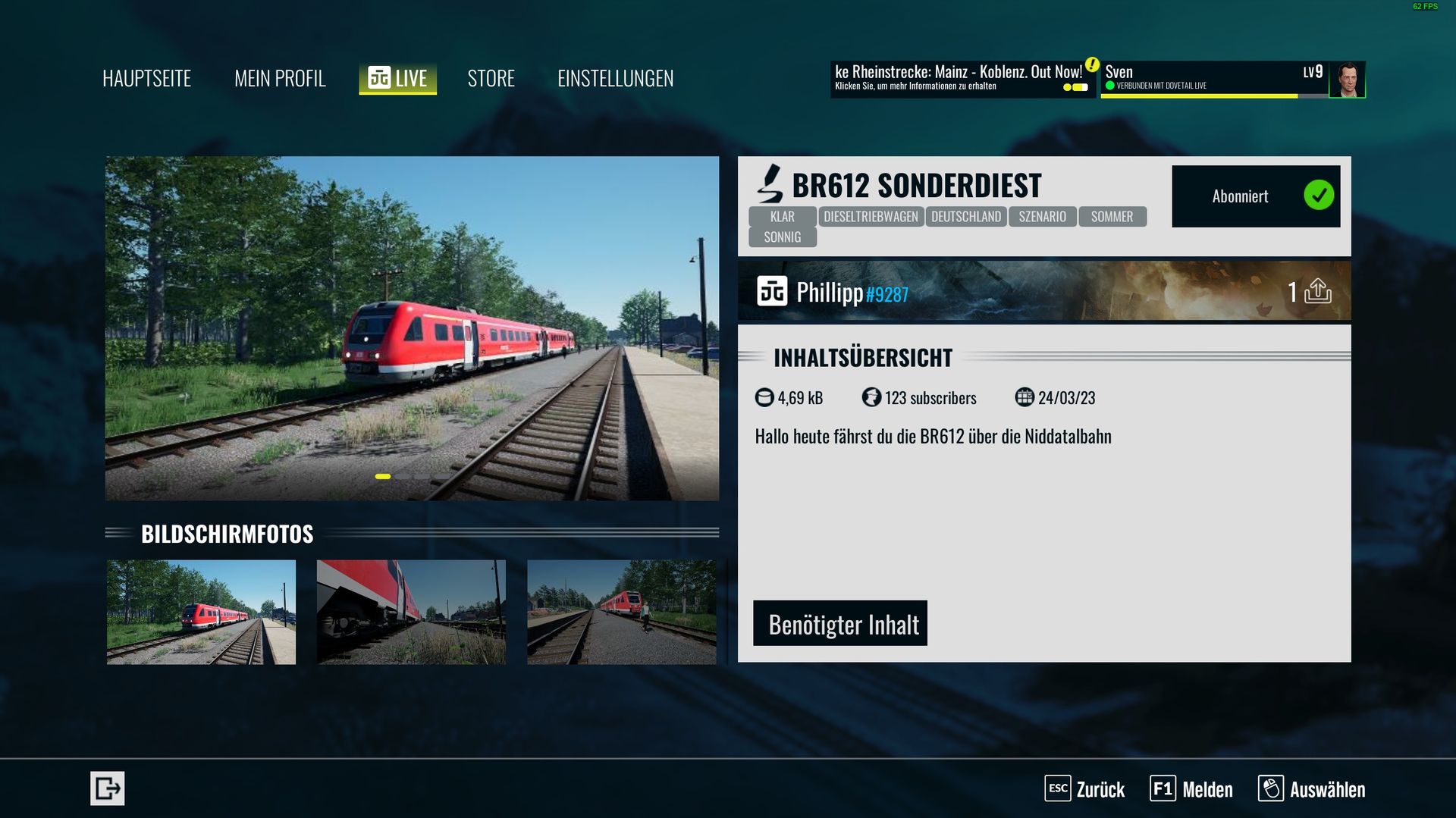Share the scenario with the upload icon
Image resolution: width=1456 pixels, height=818 pixels.
pyautogui.click(x=1317, y=291)
